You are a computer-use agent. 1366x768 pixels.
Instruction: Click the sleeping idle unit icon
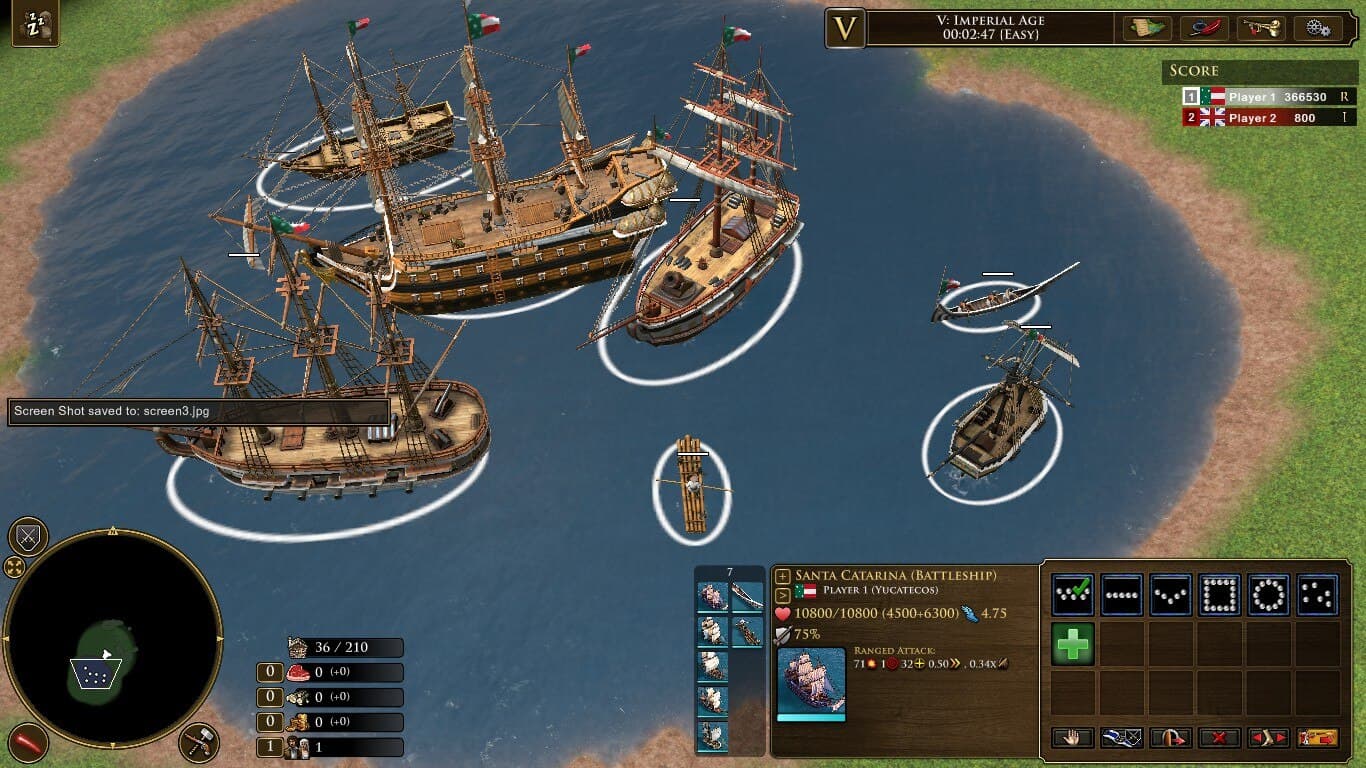click(34, 24)
